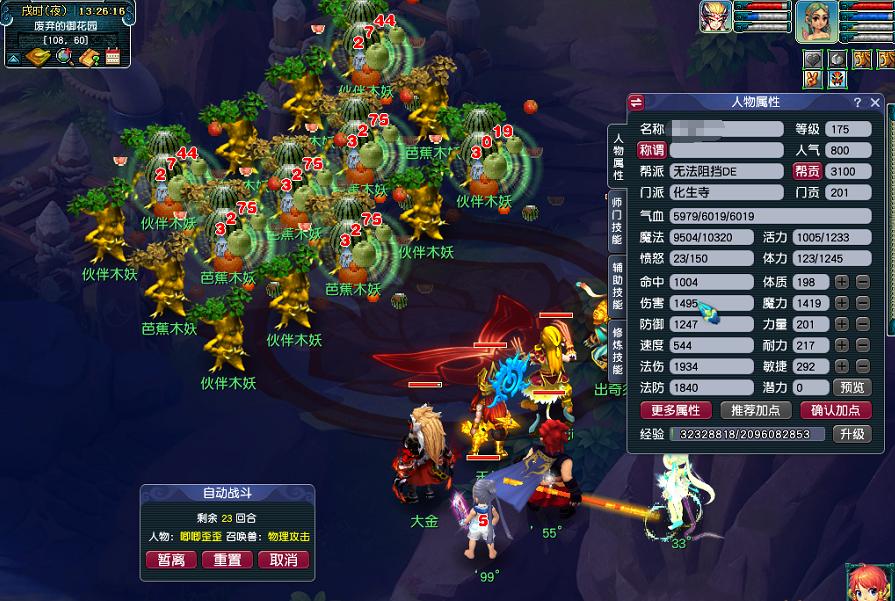Click the 帮贡 guild contribution button
895x601 pixels.
click(x=807, y=171)
